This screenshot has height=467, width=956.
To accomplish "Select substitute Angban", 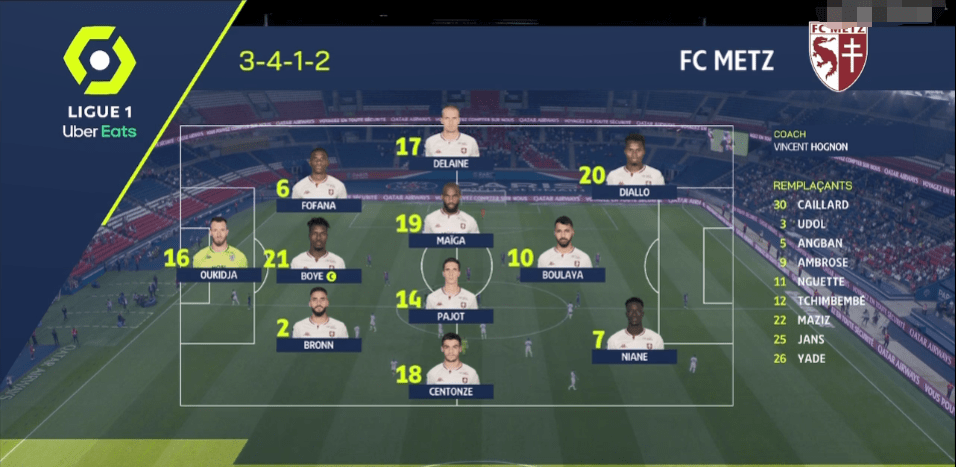I will [x=817, y=243].
